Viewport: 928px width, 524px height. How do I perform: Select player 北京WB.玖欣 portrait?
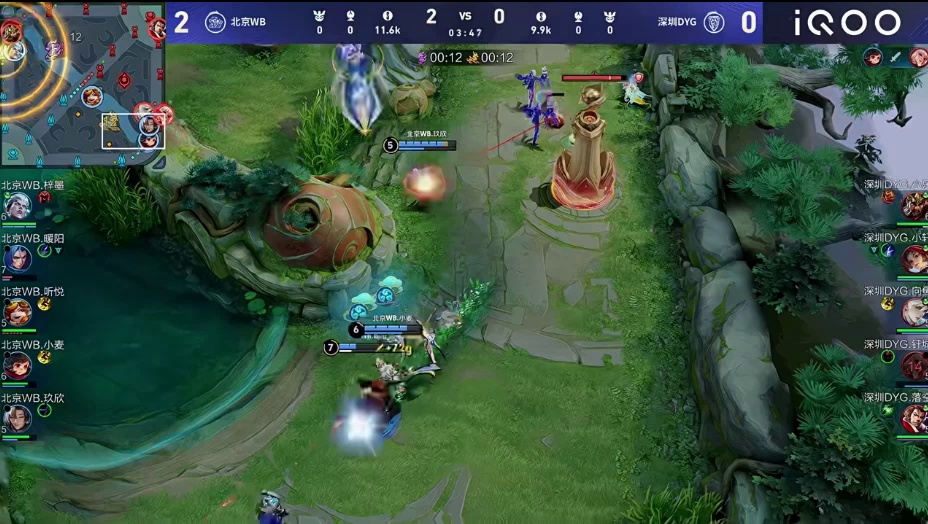(x=17, y=417)
